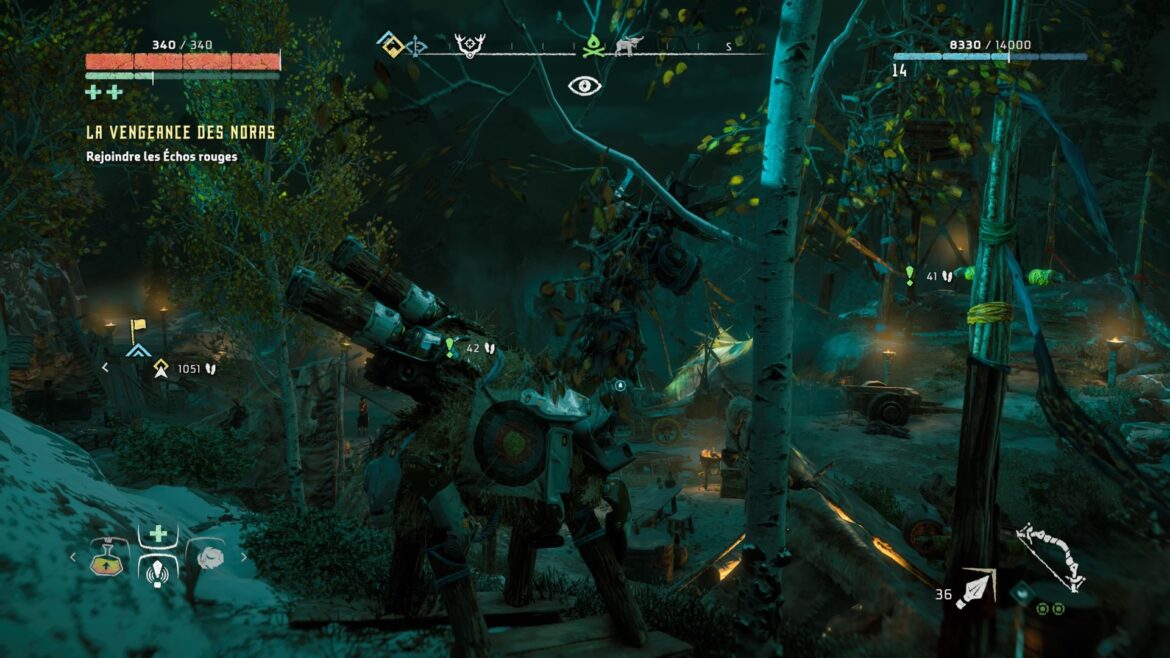Click the eye stealth visibility indicator
1170x658 pixels.
(585, 86)
